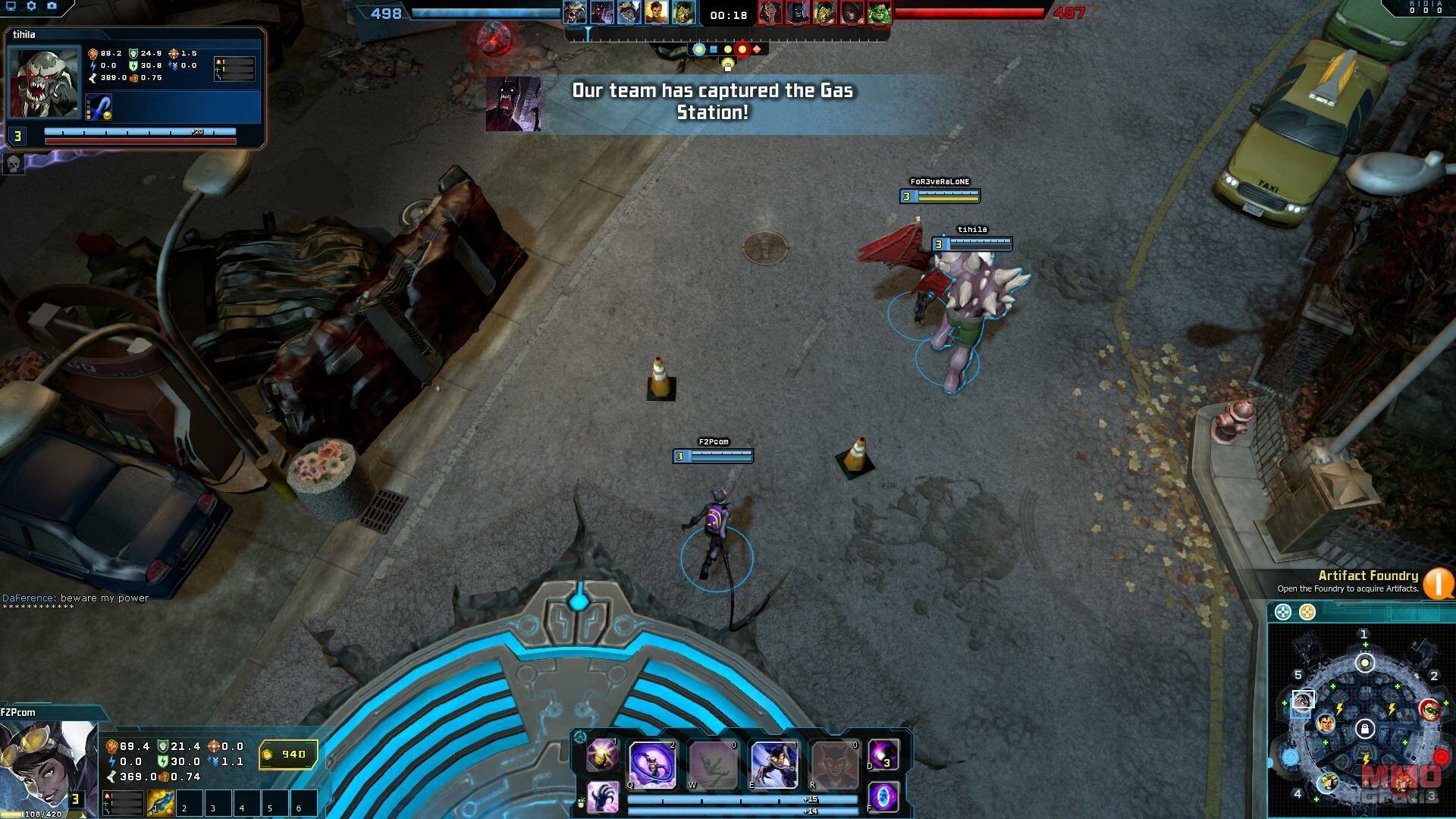Select the Green Lantern marker on minimap

point(1430,711)
